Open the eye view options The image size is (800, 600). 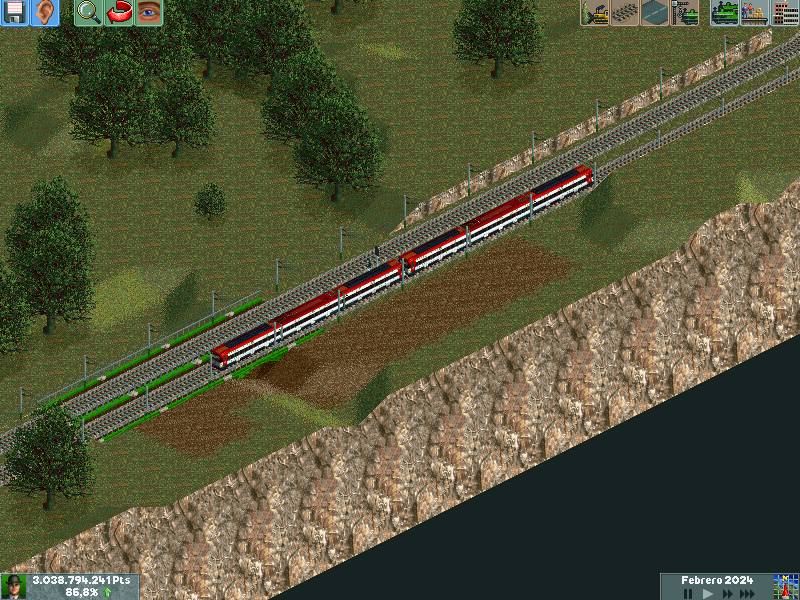149,13
